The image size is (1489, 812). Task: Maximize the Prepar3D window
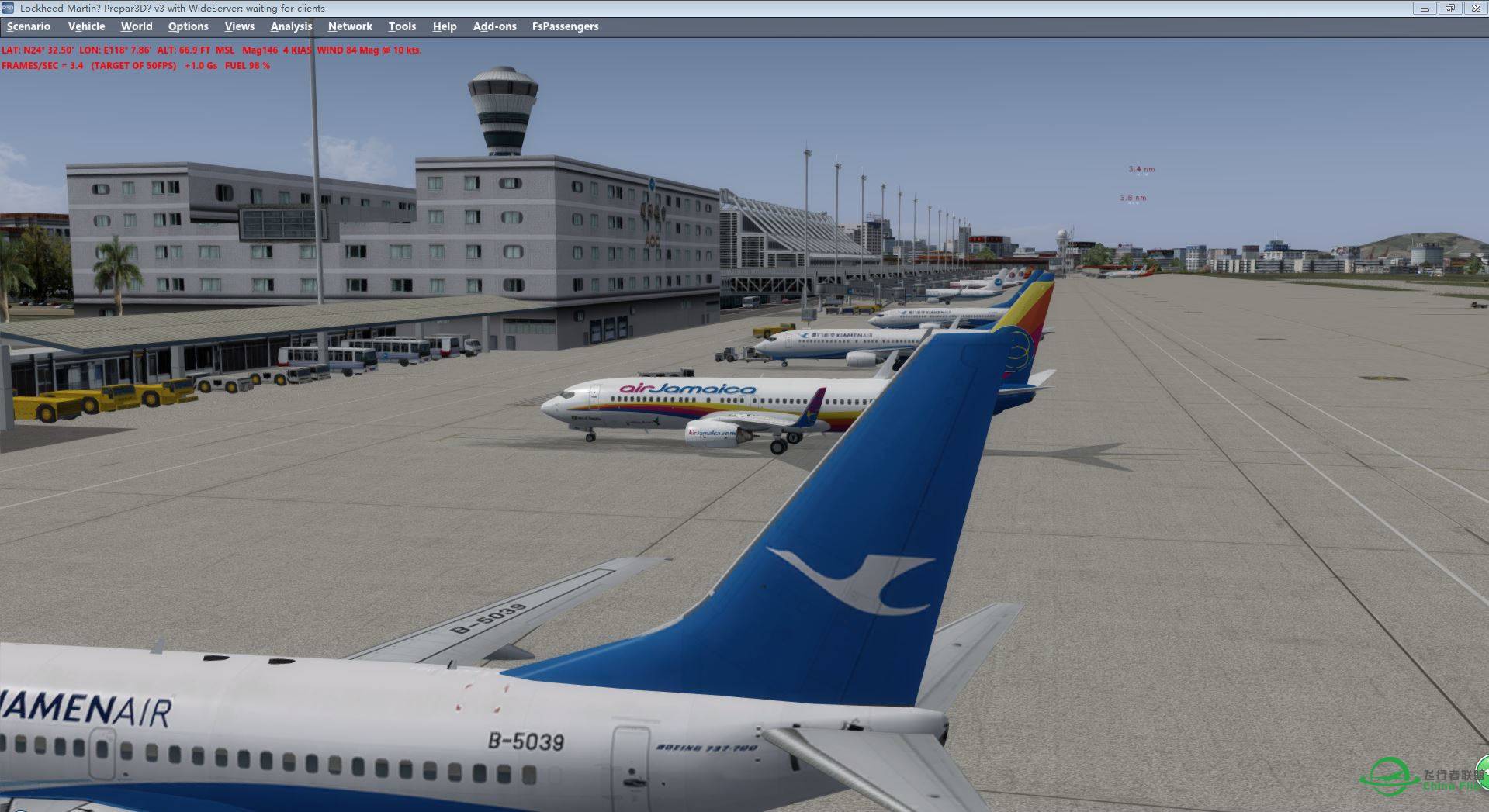1450,8
